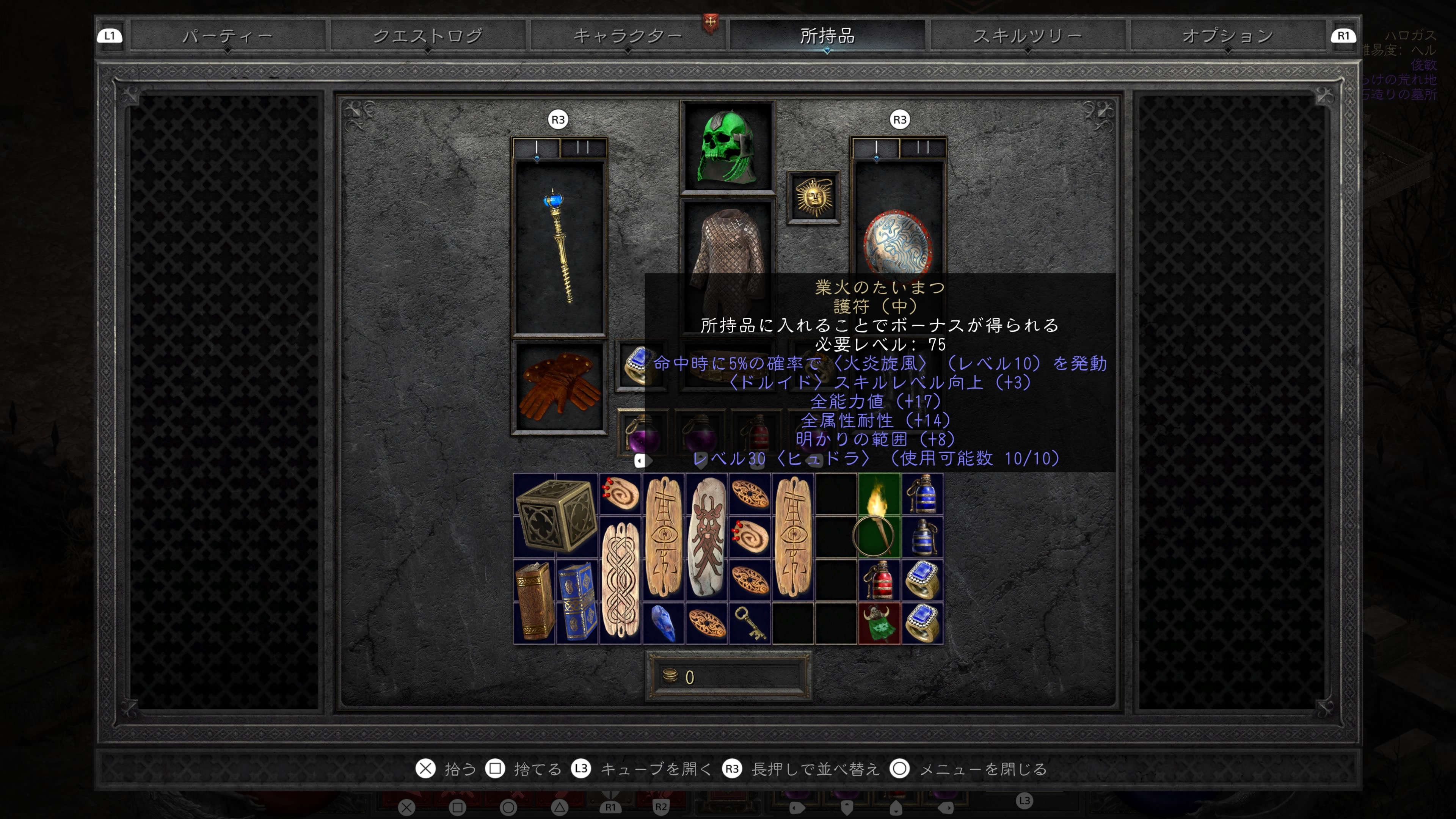Image resolution: width=1456 pixels, height=819 pixels.
Task: Switch to weapon set II above scepter
Action: [x=583, y=148]
